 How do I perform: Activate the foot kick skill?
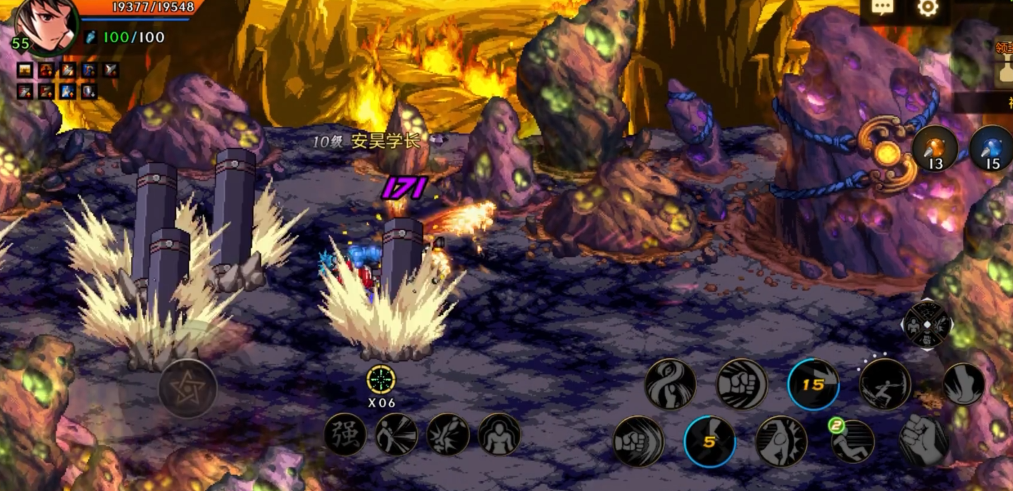click(x=963, y=385)
